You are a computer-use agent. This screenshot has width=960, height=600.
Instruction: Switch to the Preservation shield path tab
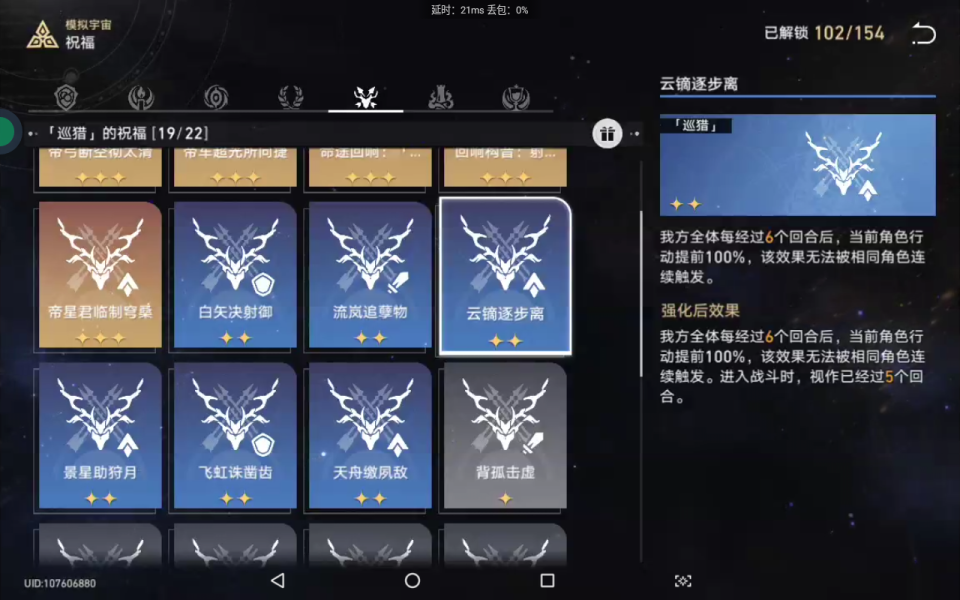[x=66, y=97]
